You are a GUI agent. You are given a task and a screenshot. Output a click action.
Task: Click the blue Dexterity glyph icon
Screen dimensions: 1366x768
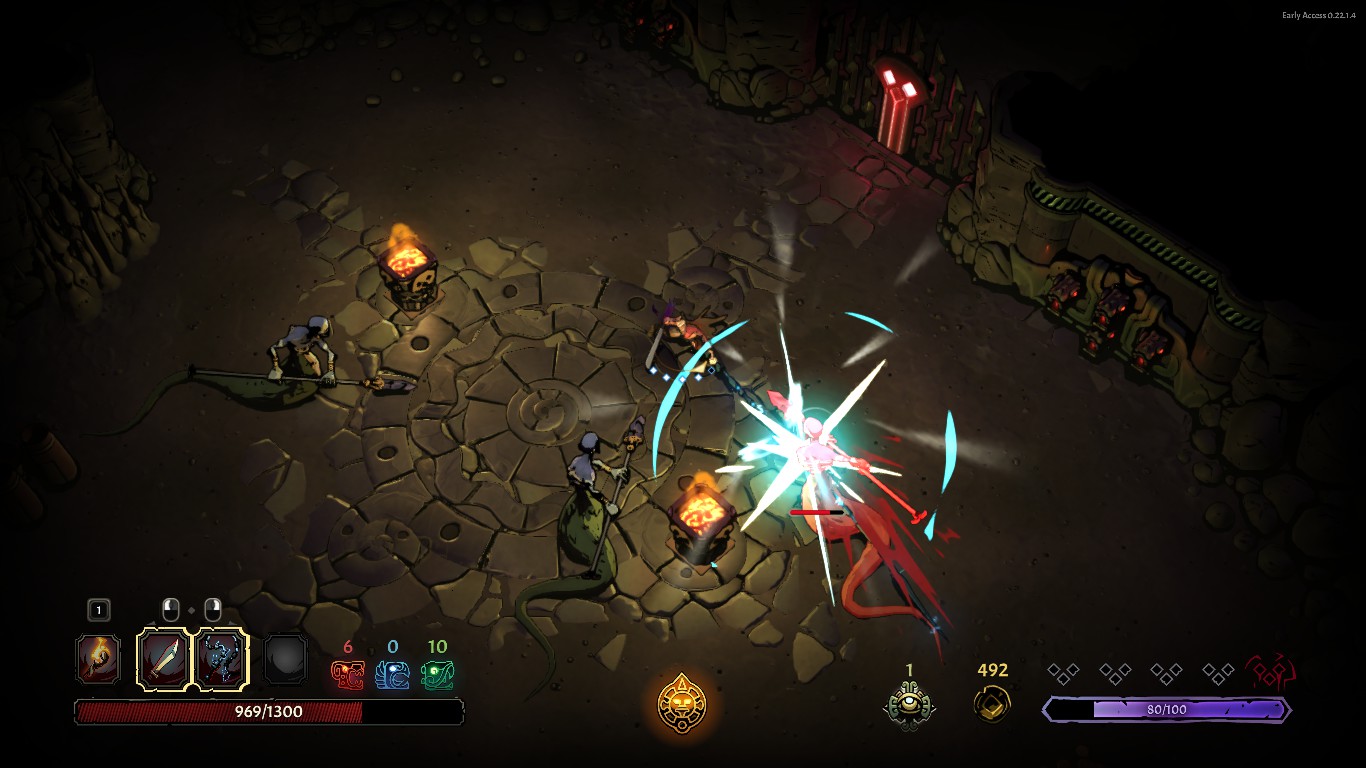(392, 675)
